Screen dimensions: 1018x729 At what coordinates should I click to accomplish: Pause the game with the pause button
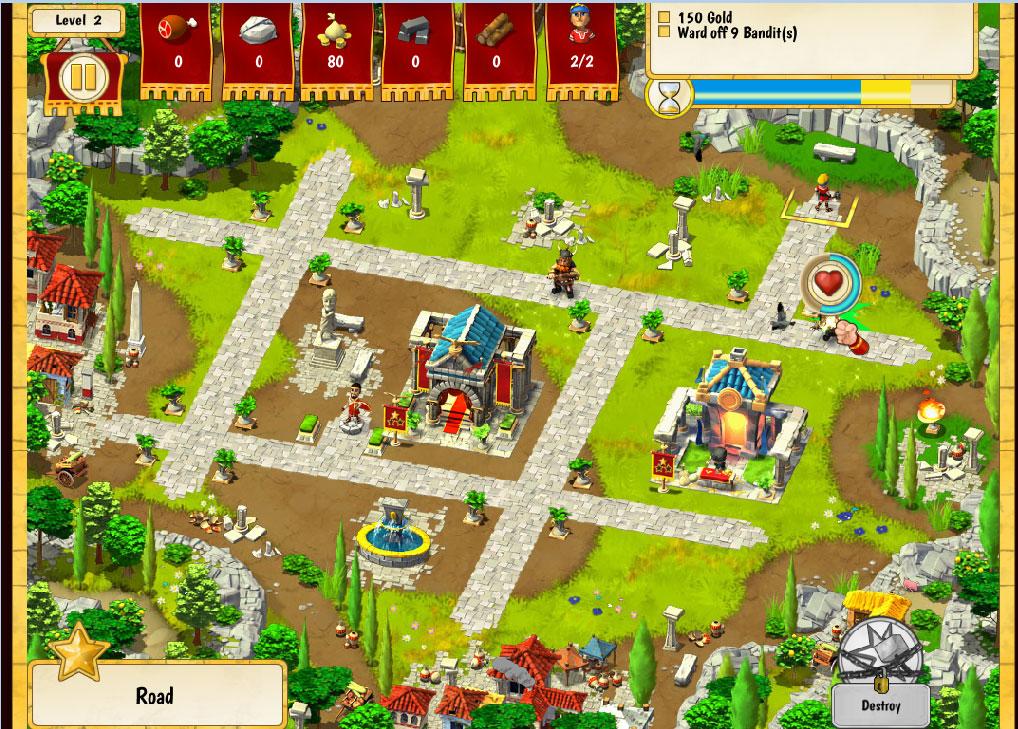tap(77, 77)
